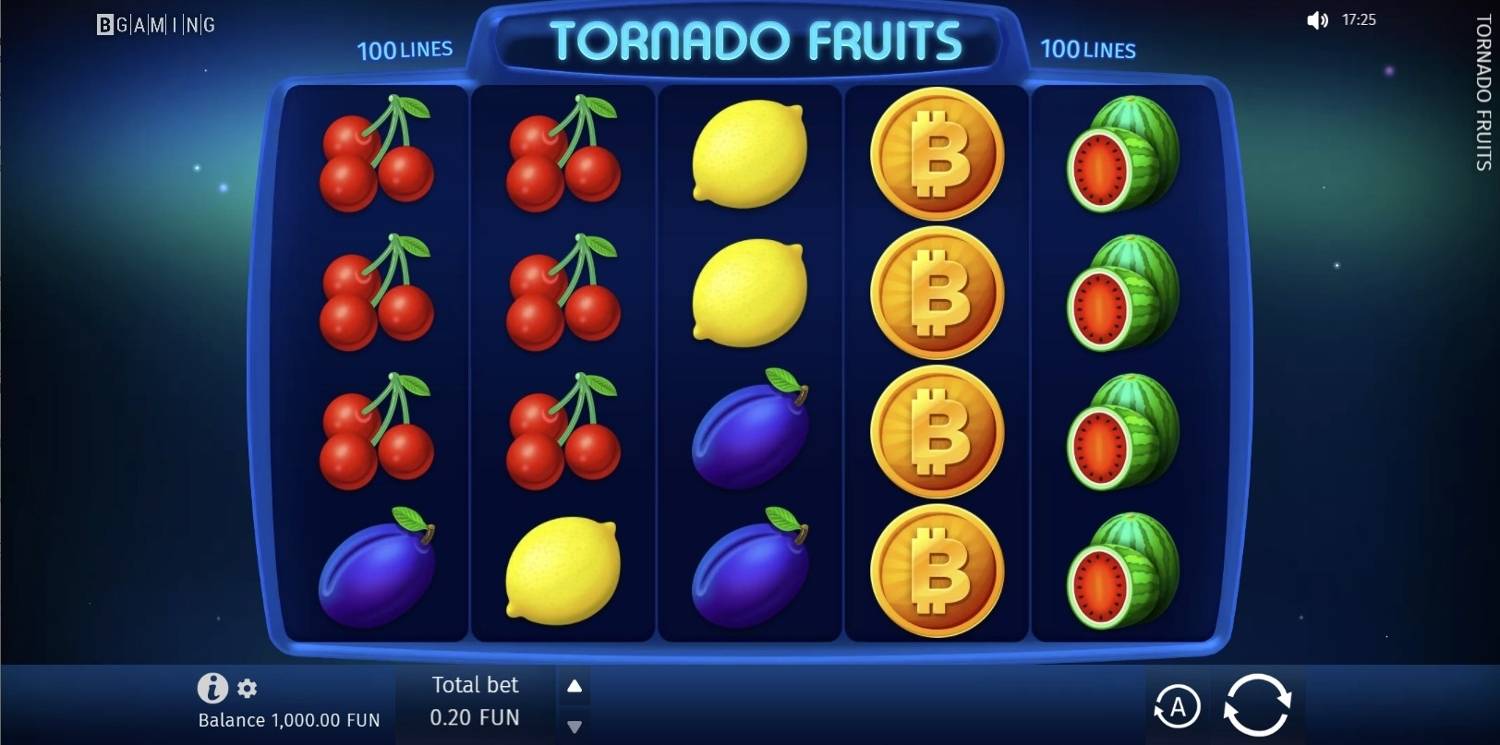The image size is (1500, 745).
Task: Increase the total bet with the up arrow
Action: tap(573, 686)
